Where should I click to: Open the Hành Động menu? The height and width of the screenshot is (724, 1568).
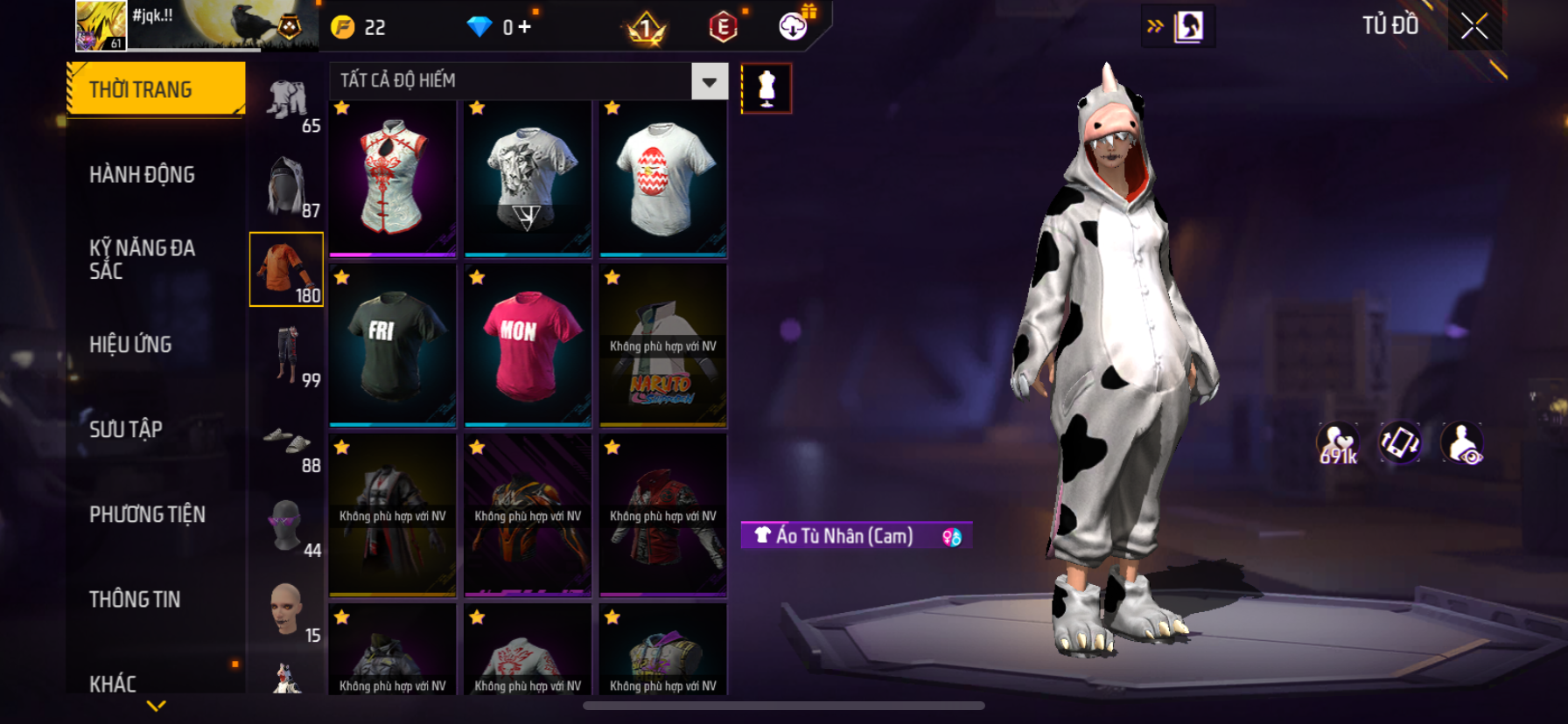[x=142, y=175]
